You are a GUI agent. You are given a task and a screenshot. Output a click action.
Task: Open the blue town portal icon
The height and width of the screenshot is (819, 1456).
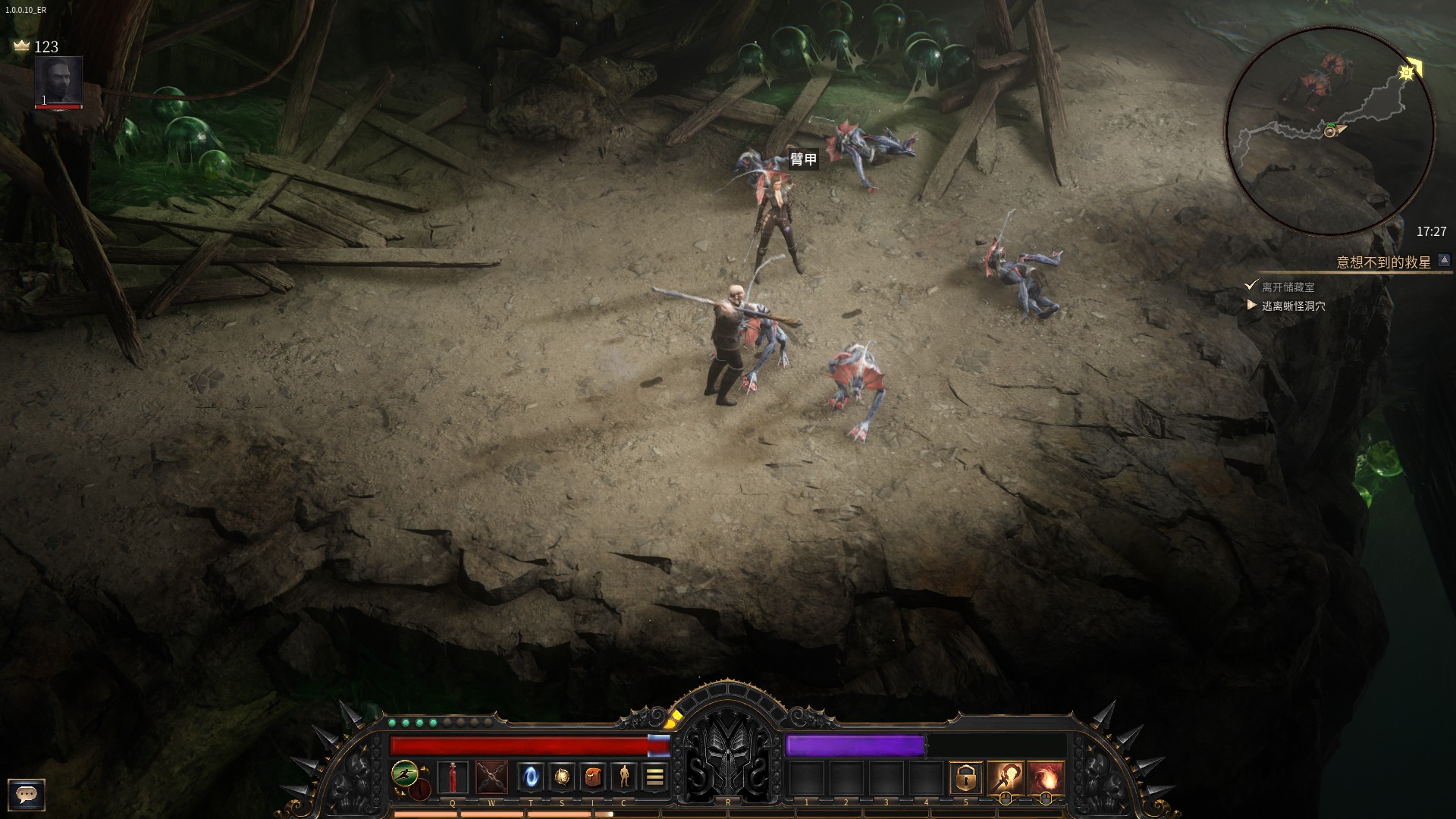[531, 777]
